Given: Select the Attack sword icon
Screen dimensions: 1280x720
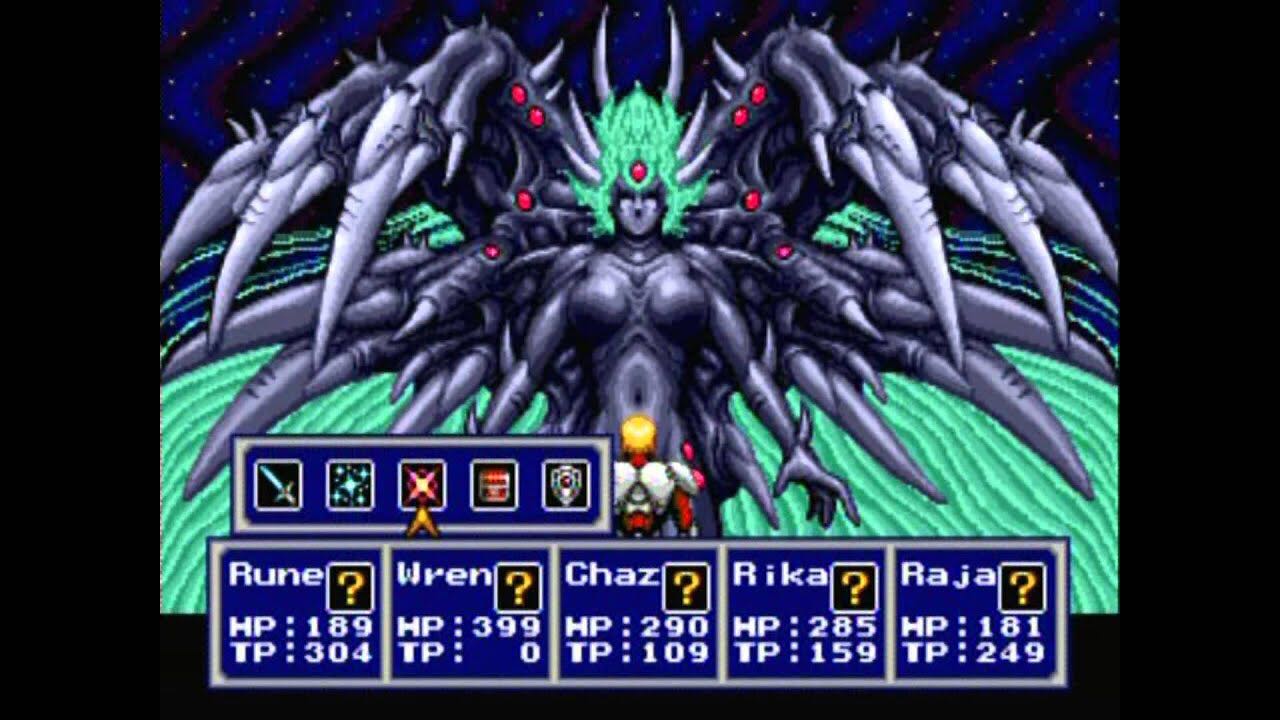Looking at the screenshot, I should click(x=281, y=487).
